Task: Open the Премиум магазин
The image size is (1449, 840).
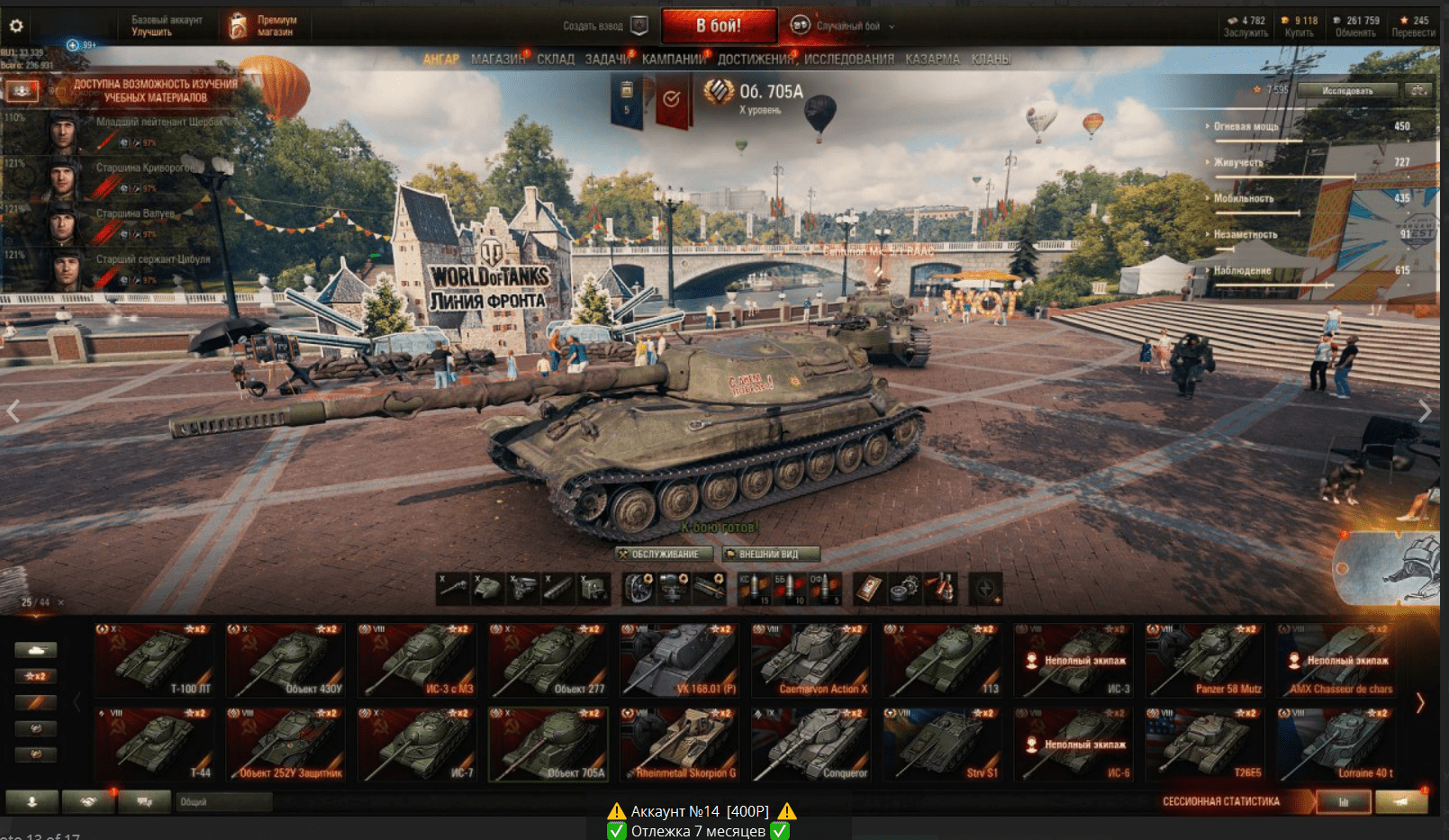Action: [263, 26]
